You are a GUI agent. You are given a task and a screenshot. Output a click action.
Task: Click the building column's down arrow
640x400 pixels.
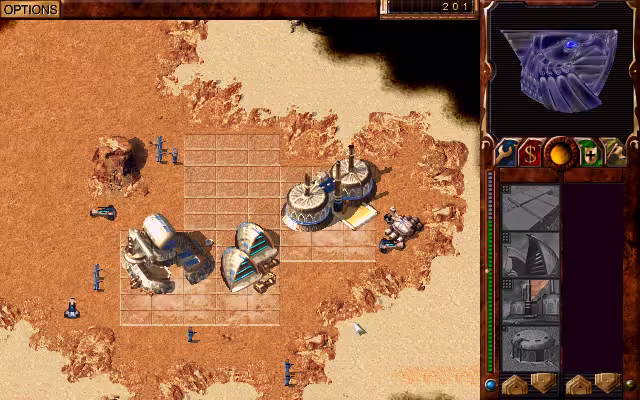(x=543, y=383)
